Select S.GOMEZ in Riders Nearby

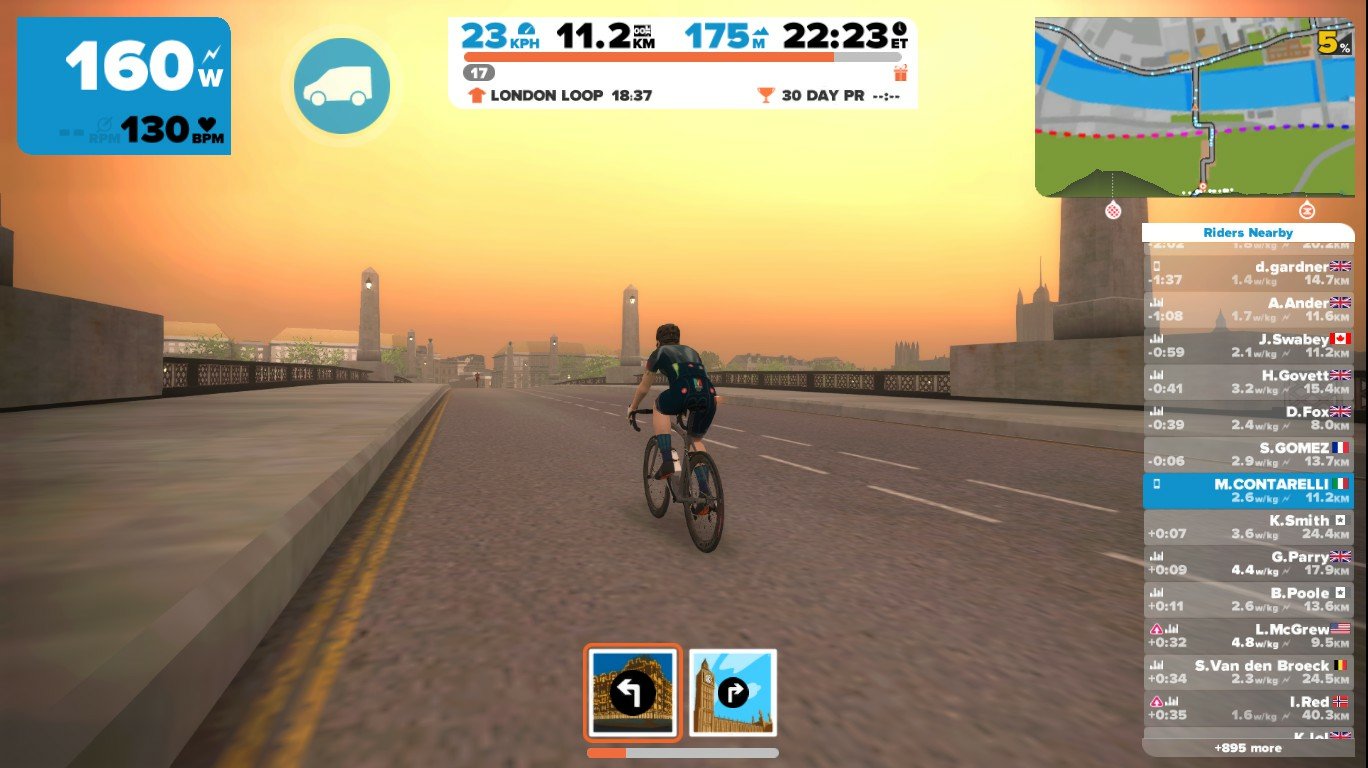point(1247,454)
